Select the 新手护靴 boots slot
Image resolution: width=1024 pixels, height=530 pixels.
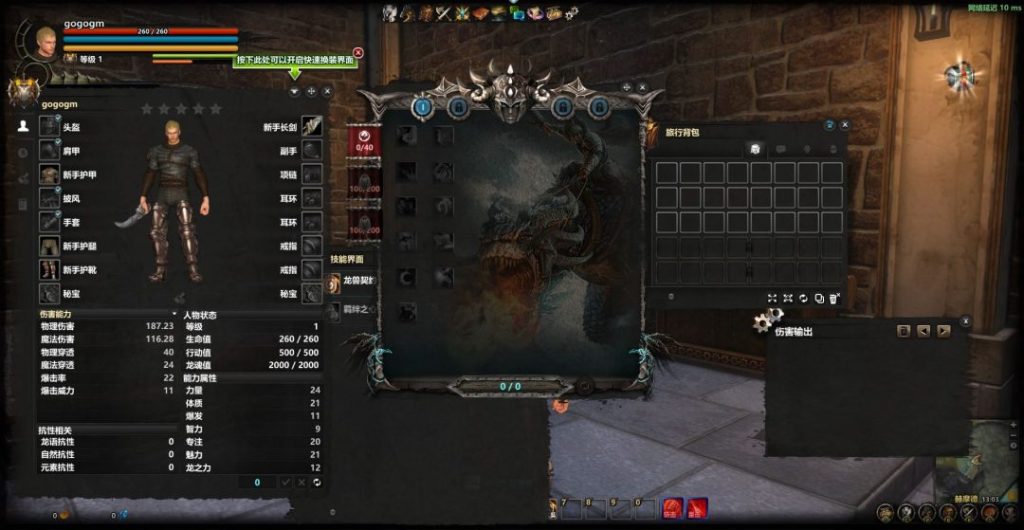tap(50, 270)
